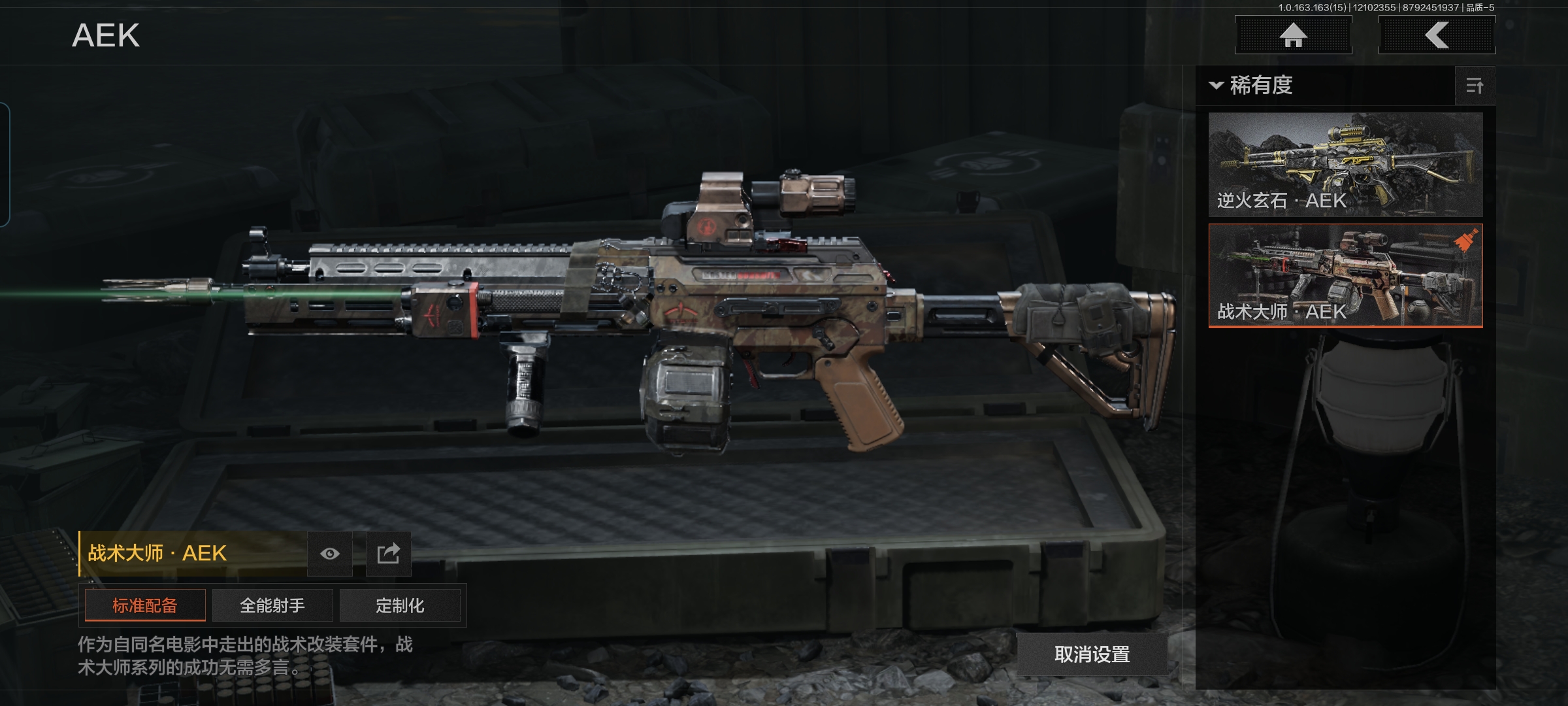Toggle the sort order icon
The image size is (1568, 706).
pyautogui.click(x=1475, y=86)
